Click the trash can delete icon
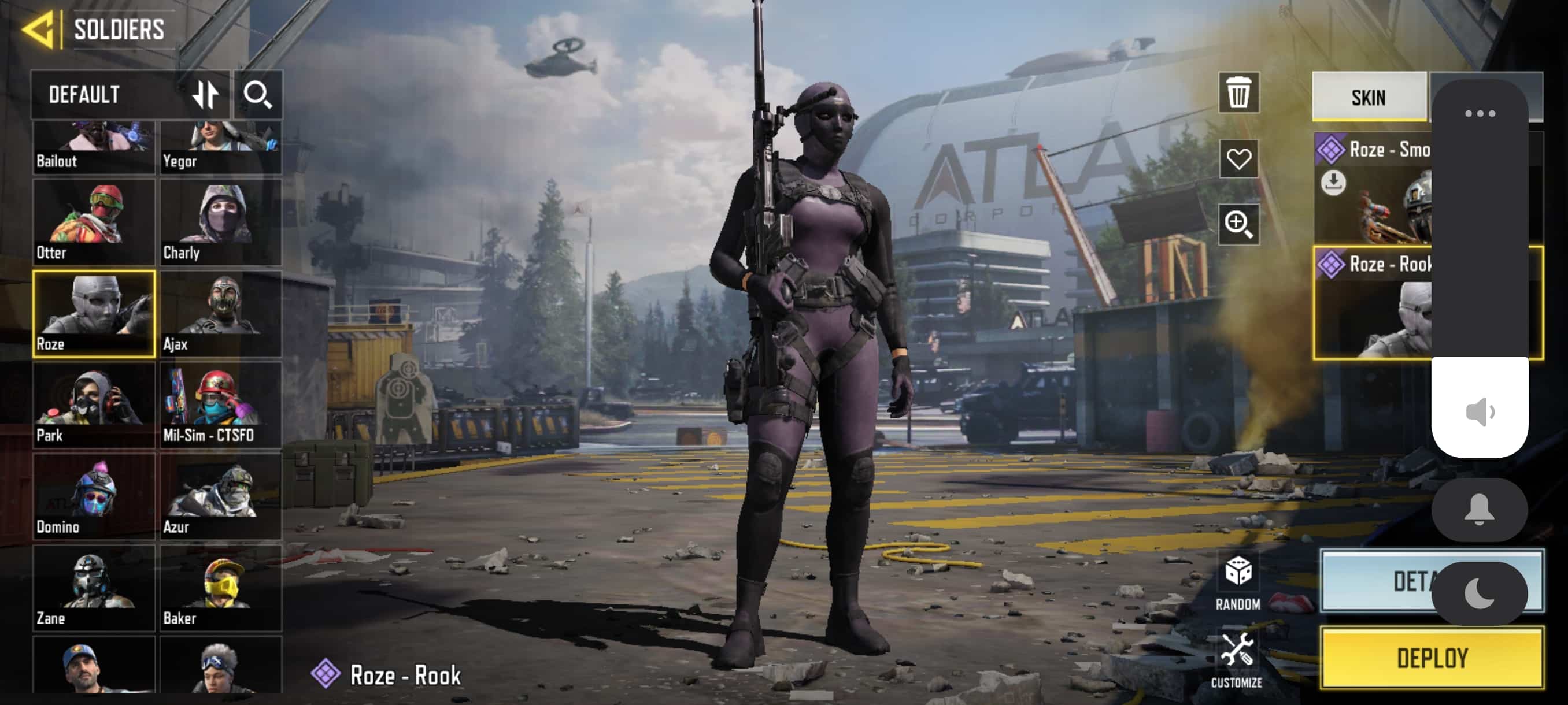 click(x=1238, y=93)
